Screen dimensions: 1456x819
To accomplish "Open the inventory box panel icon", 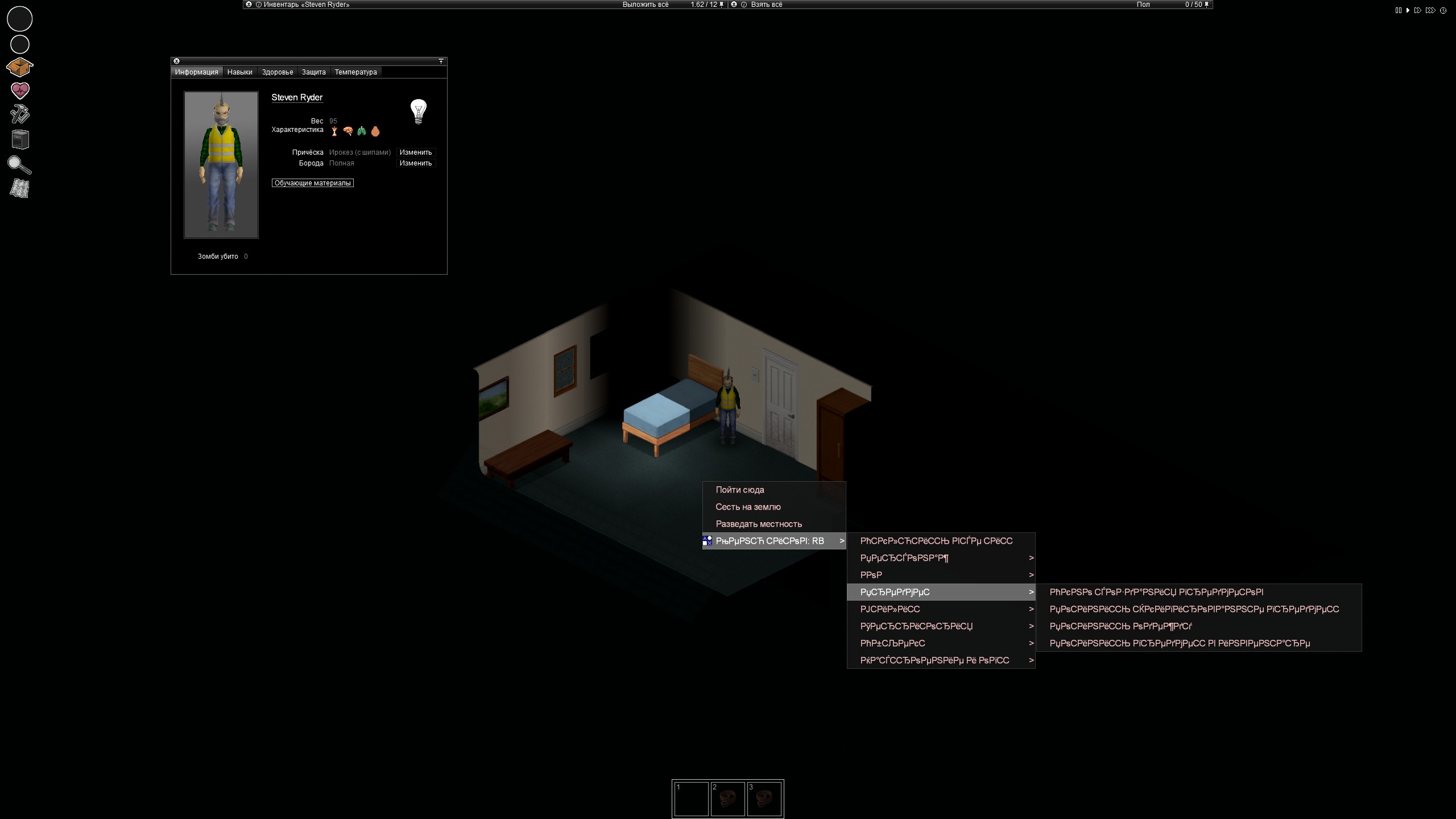I will [19, 67].
